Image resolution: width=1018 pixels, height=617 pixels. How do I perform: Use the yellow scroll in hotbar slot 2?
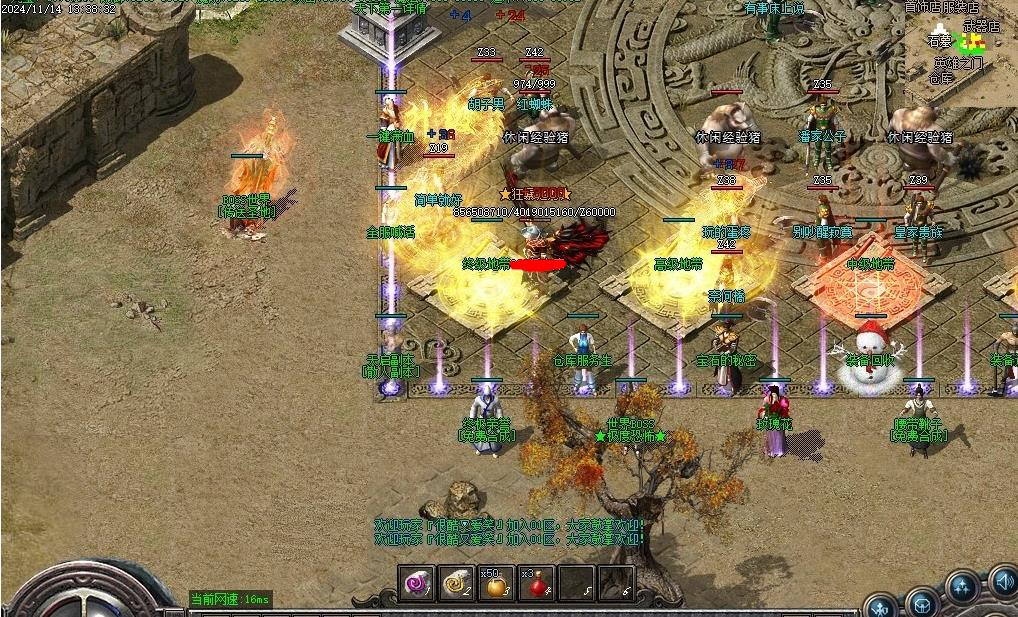click(457, 584)
